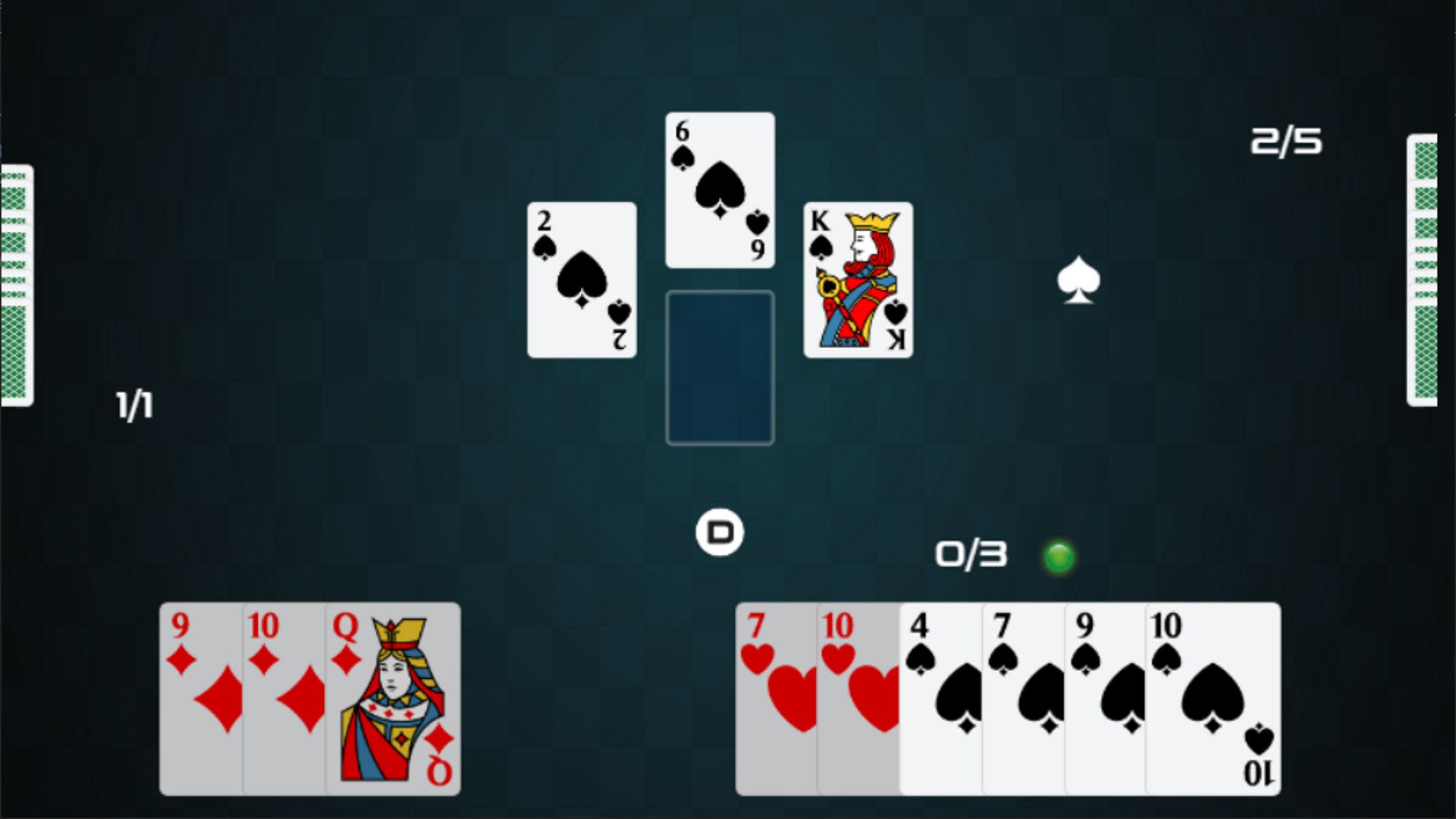Click the 6 of spades on the table
The image size is (1456, 819).
coord(719,188)
